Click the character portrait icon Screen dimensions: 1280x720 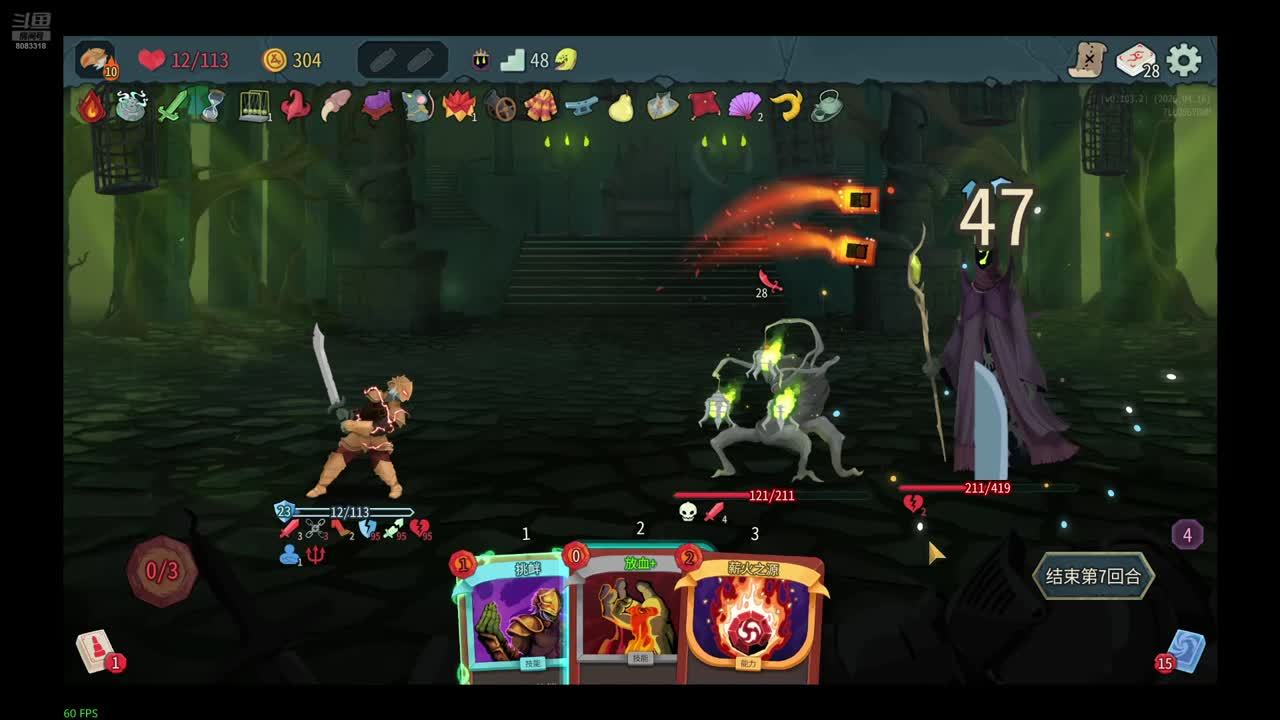tap(95, 60)
